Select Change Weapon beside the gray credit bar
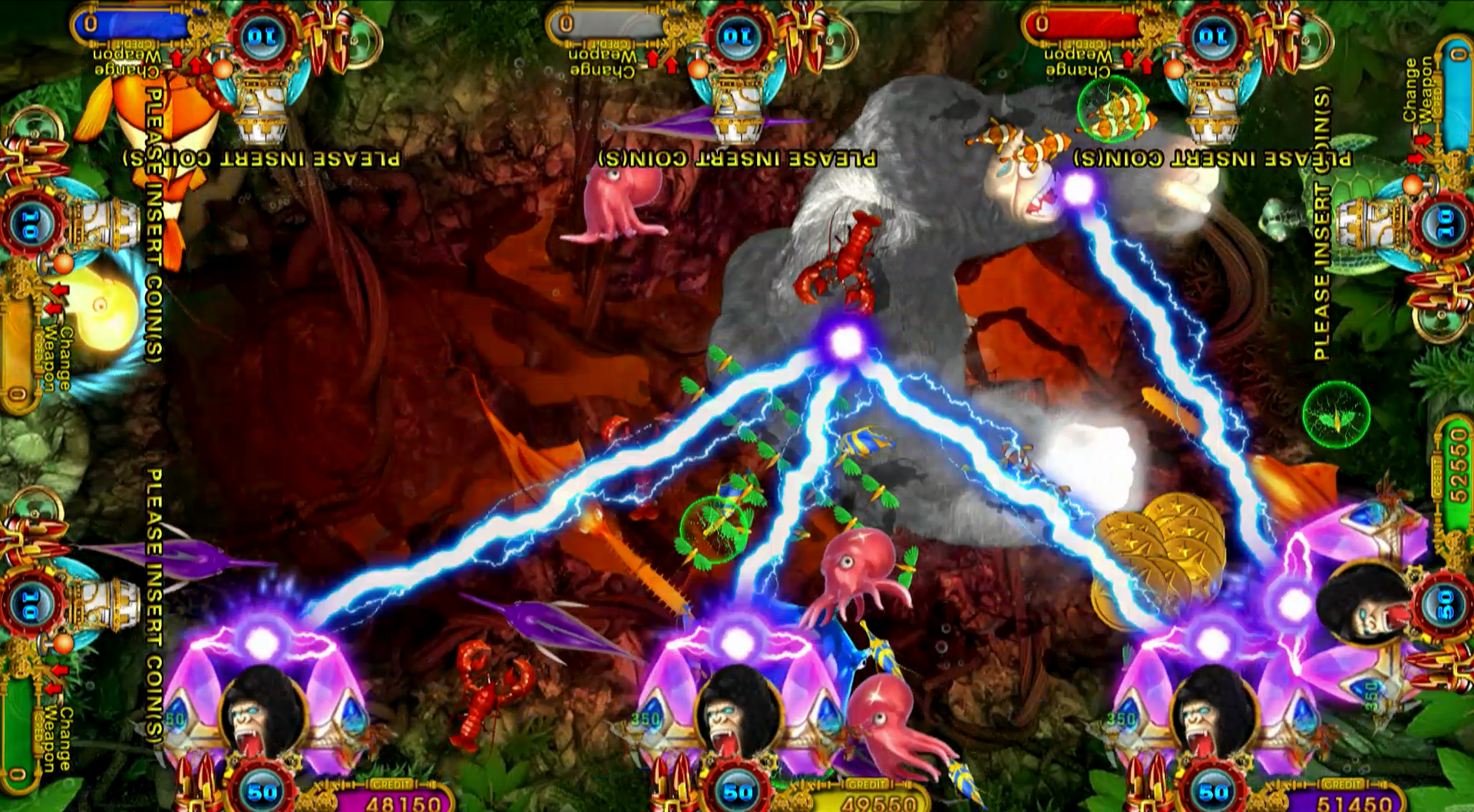The width and height of the screenshot is (1474, 812). 603,62
